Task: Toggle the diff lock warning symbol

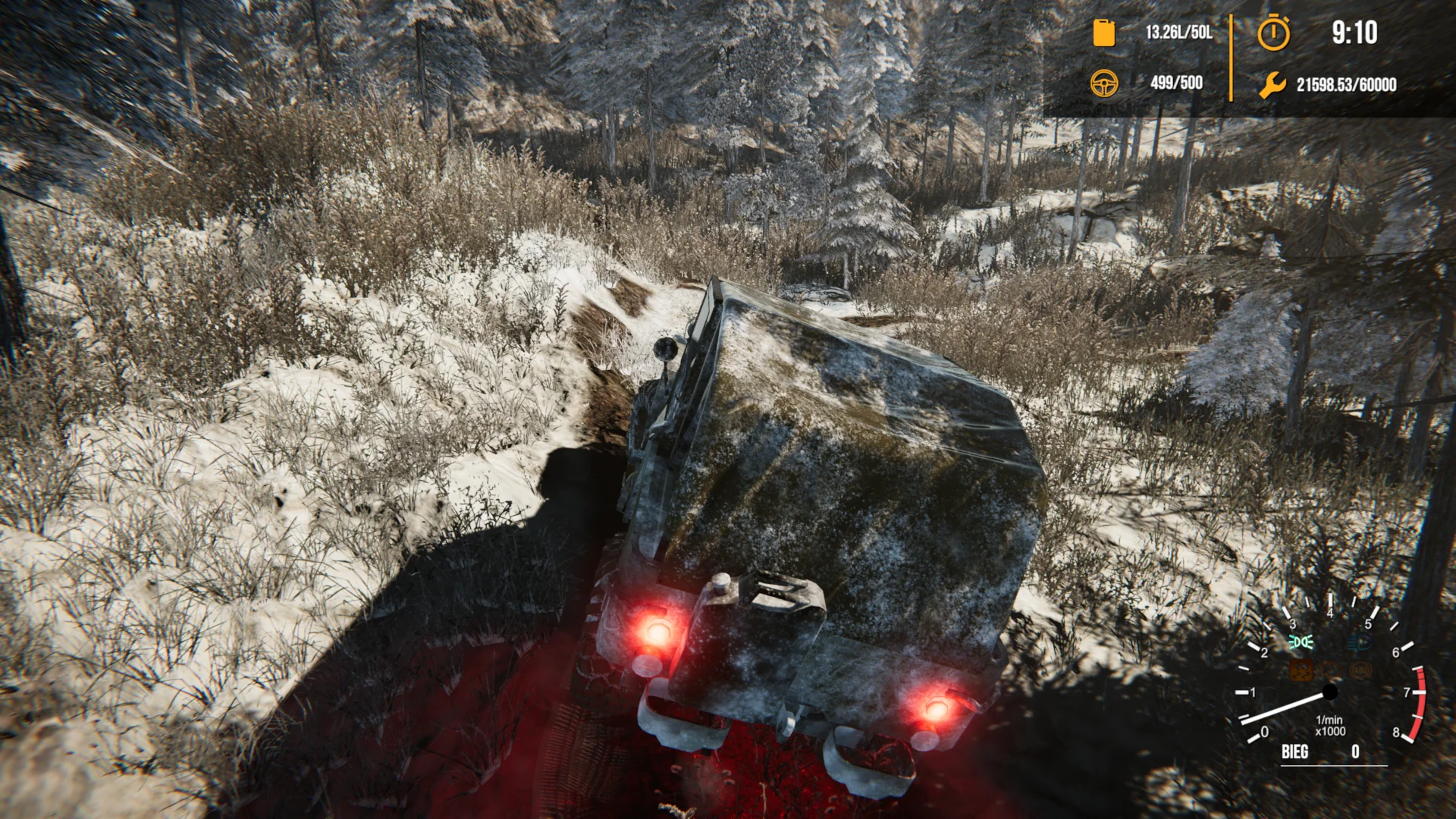Action: point(1329,670)
